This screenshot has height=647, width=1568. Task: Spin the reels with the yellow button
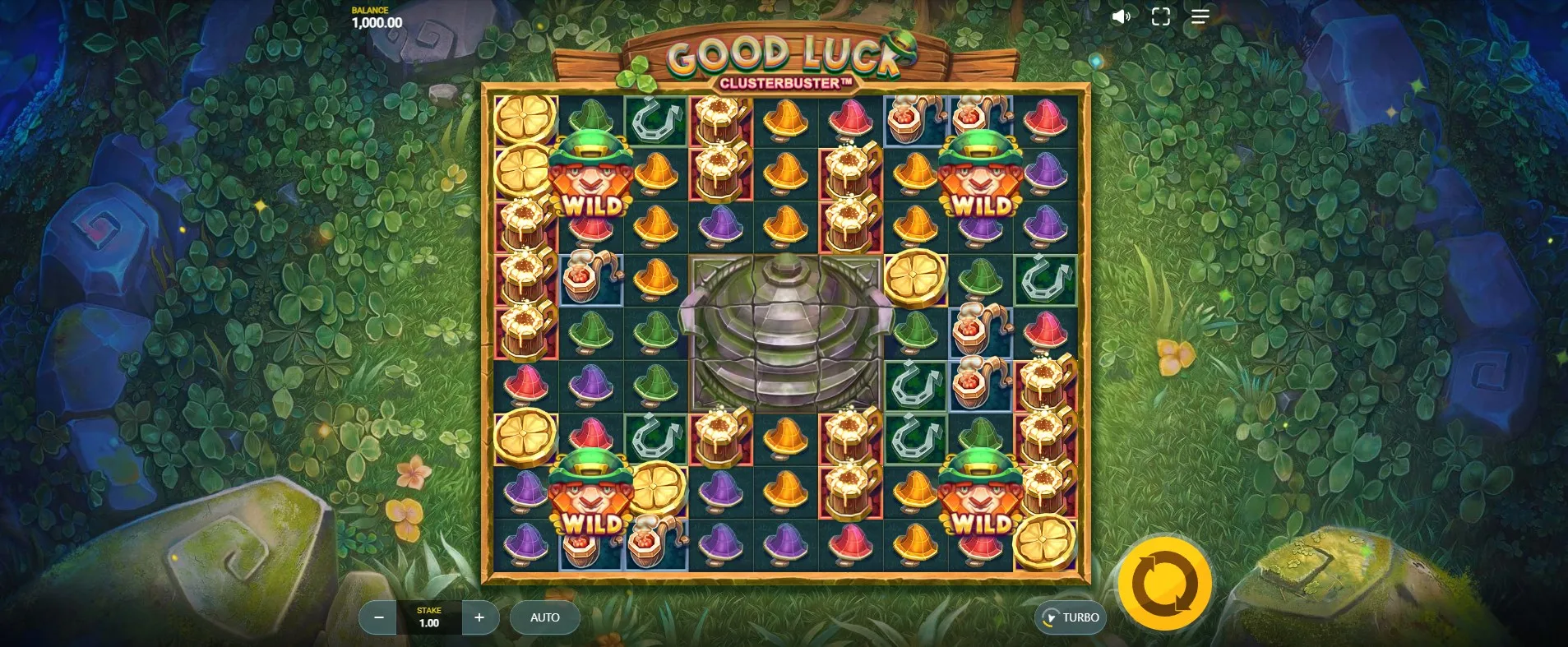pos(1164,584)
